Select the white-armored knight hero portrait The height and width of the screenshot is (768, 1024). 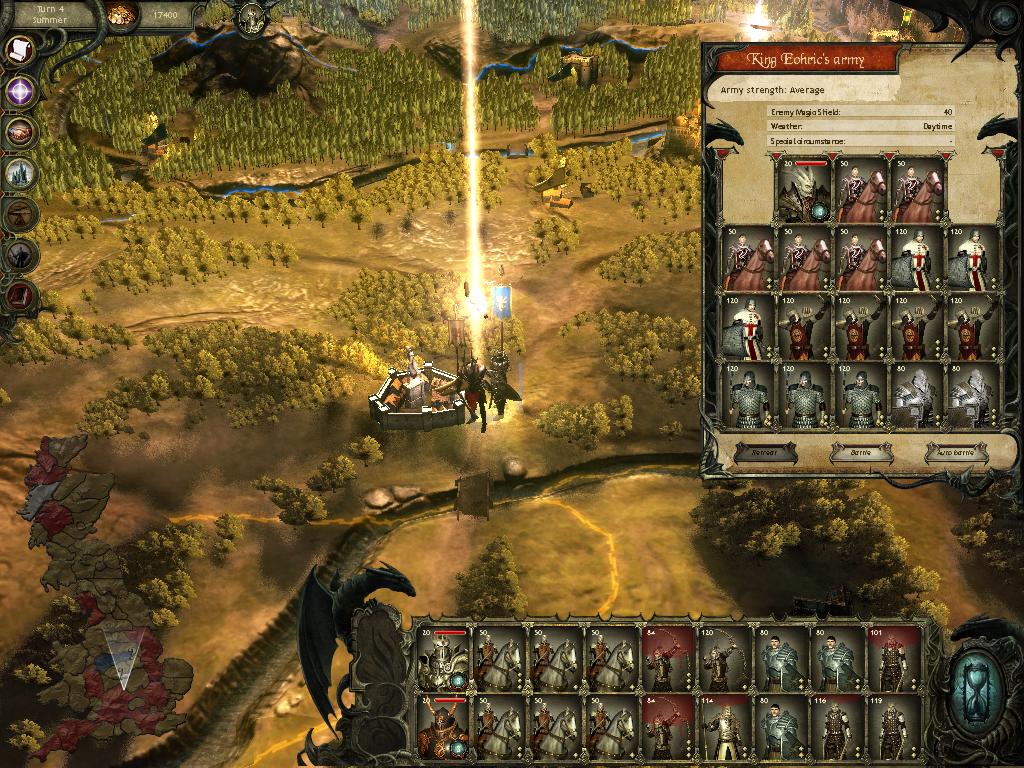coord(443,660)
